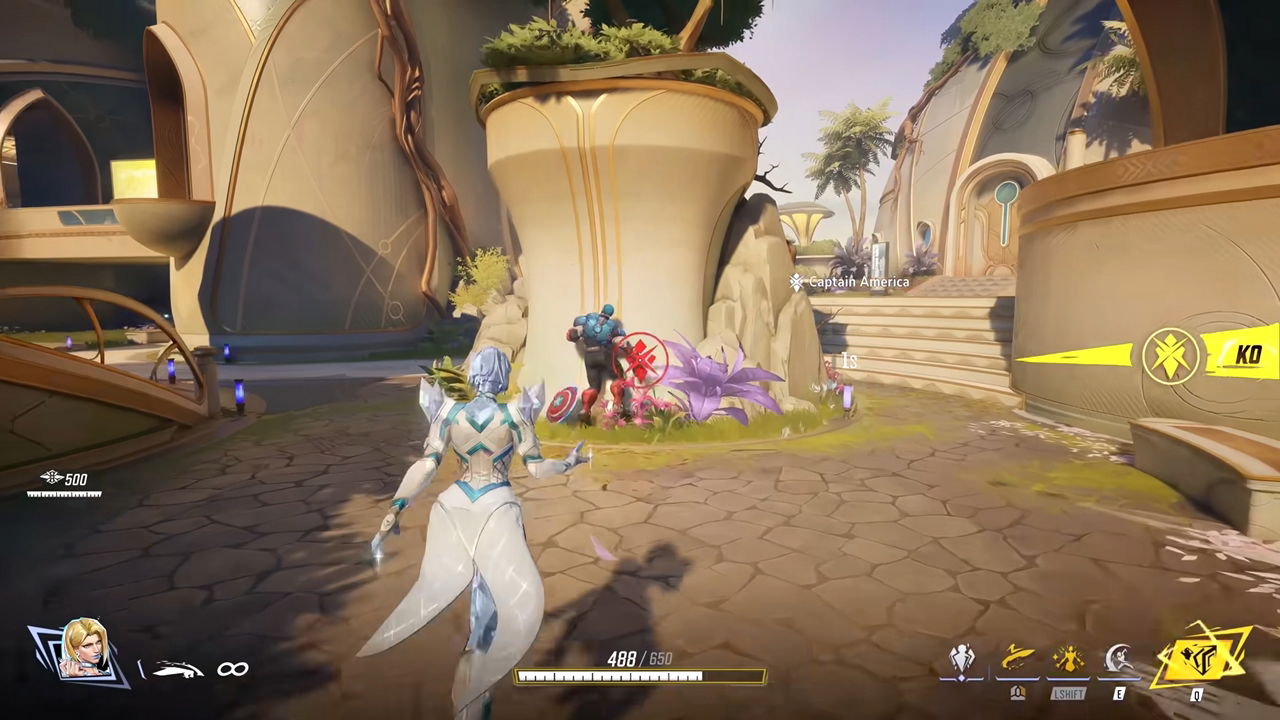1280x720 pixels.
Task: Click the blonde hero portrait
Action: pyautogui.click(x=82, y=651)
